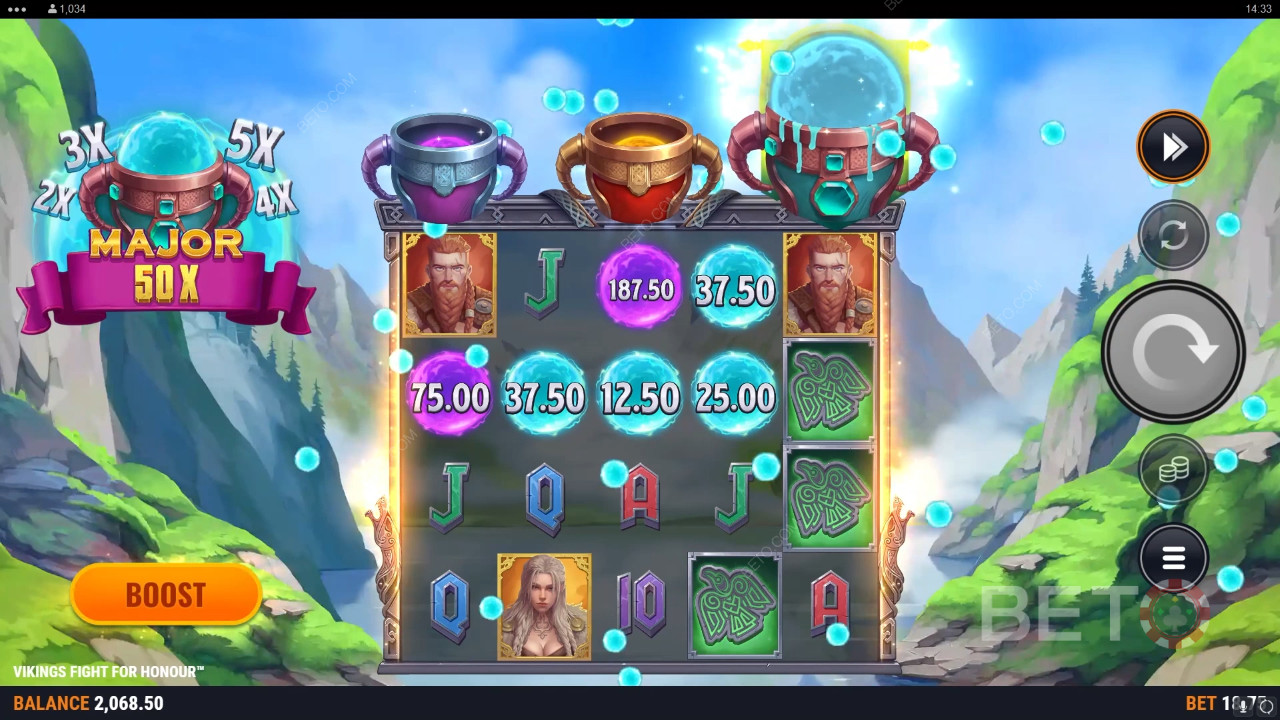Activate the orange Boost button

click(x=166, y=595)
